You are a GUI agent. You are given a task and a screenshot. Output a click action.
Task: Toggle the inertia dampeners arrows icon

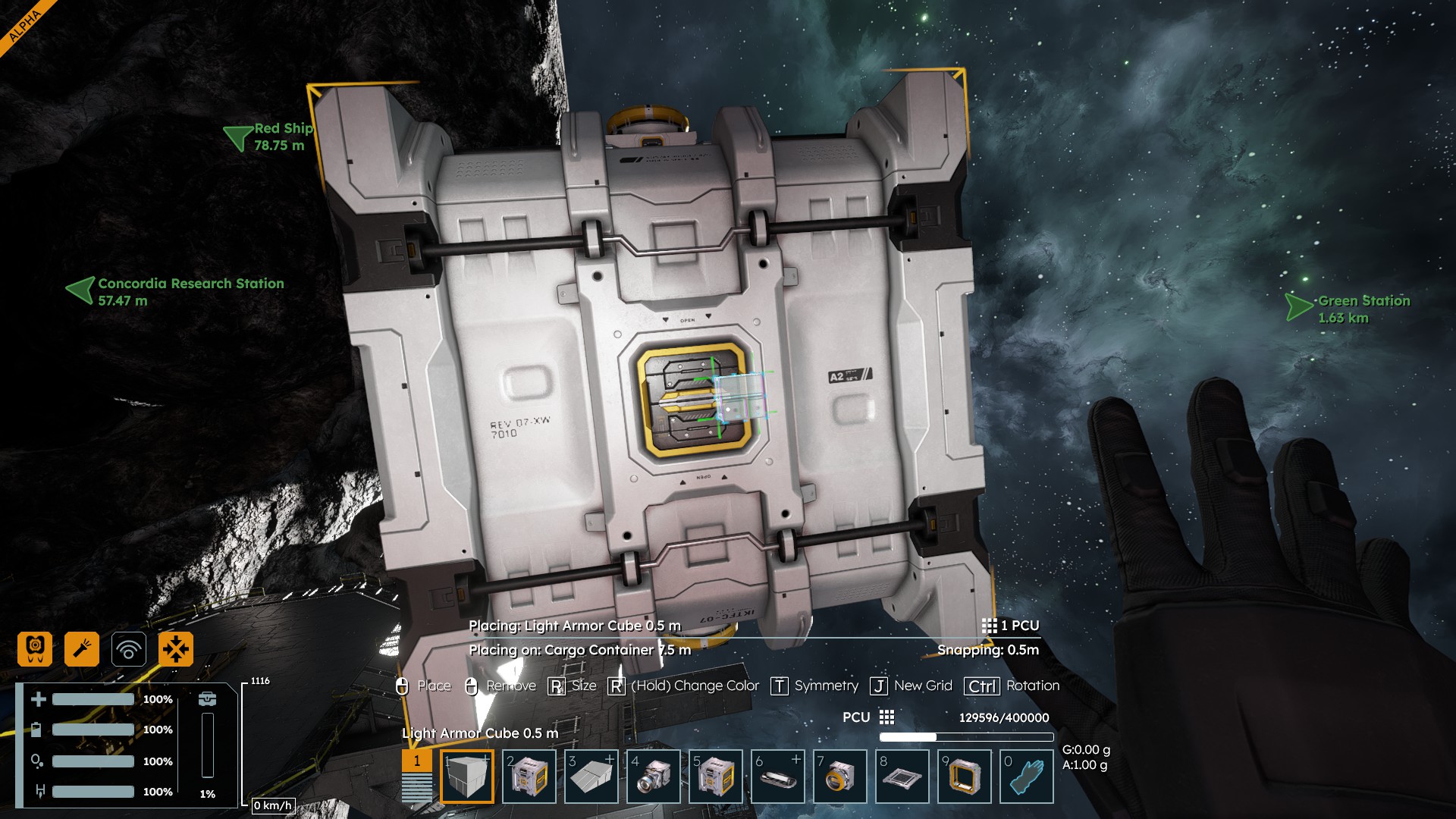click(176, 649)
